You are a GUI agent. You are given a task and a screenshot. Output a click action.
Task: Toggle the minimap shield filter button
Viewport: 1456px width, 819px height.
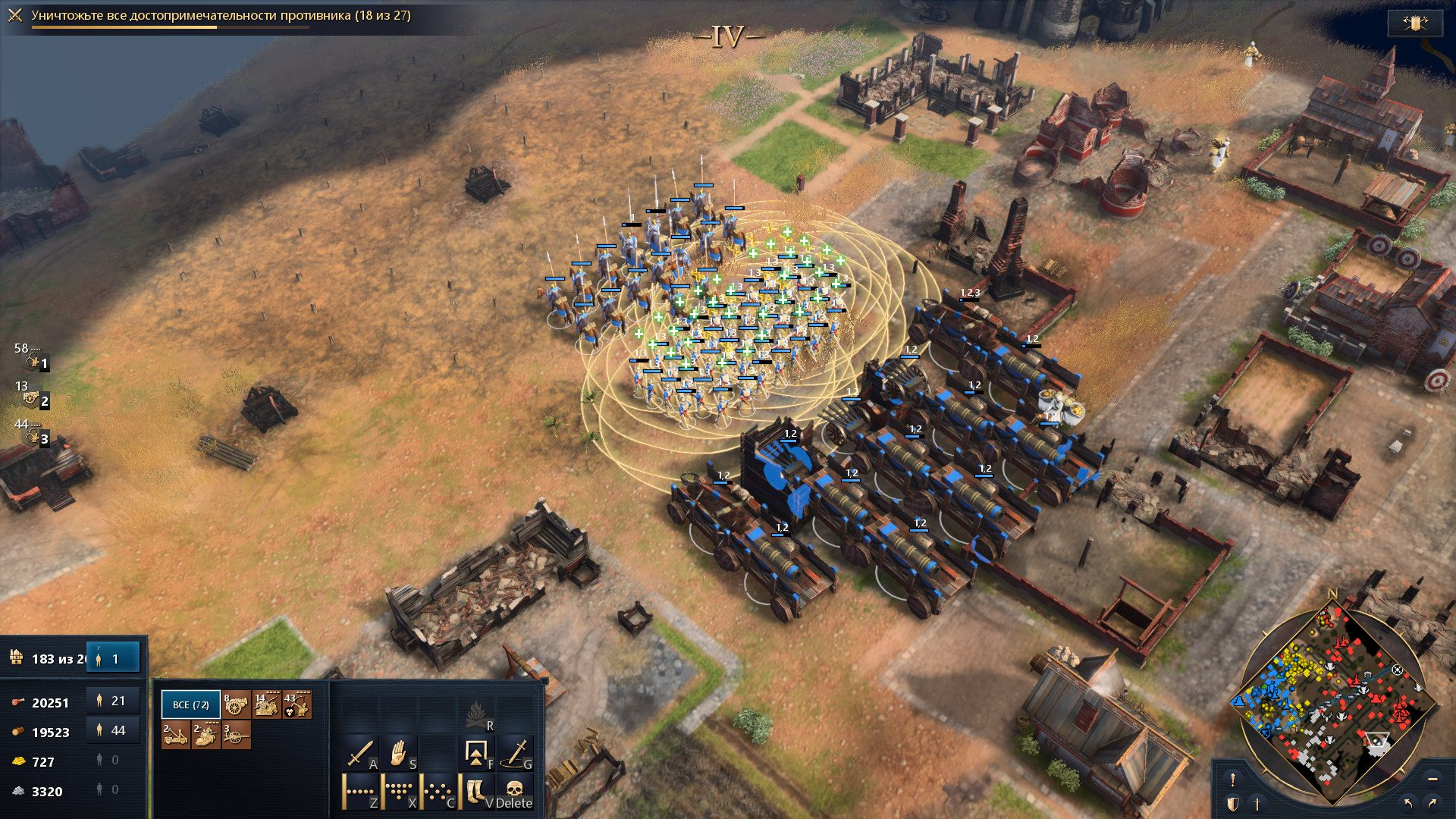pyautogui.click(x=1233, y=803)
